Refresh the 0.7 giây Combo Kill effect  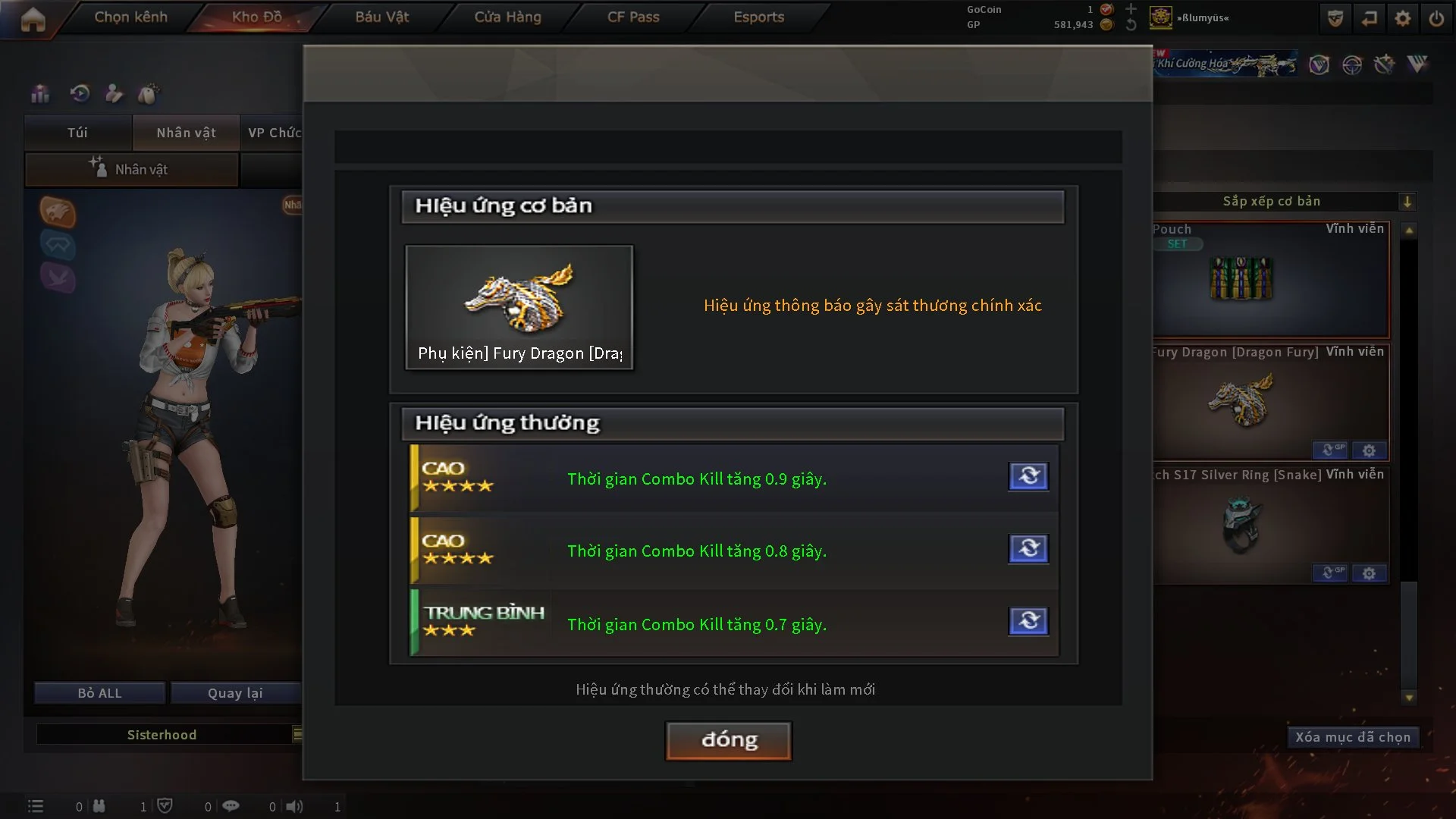[1028, 621]
